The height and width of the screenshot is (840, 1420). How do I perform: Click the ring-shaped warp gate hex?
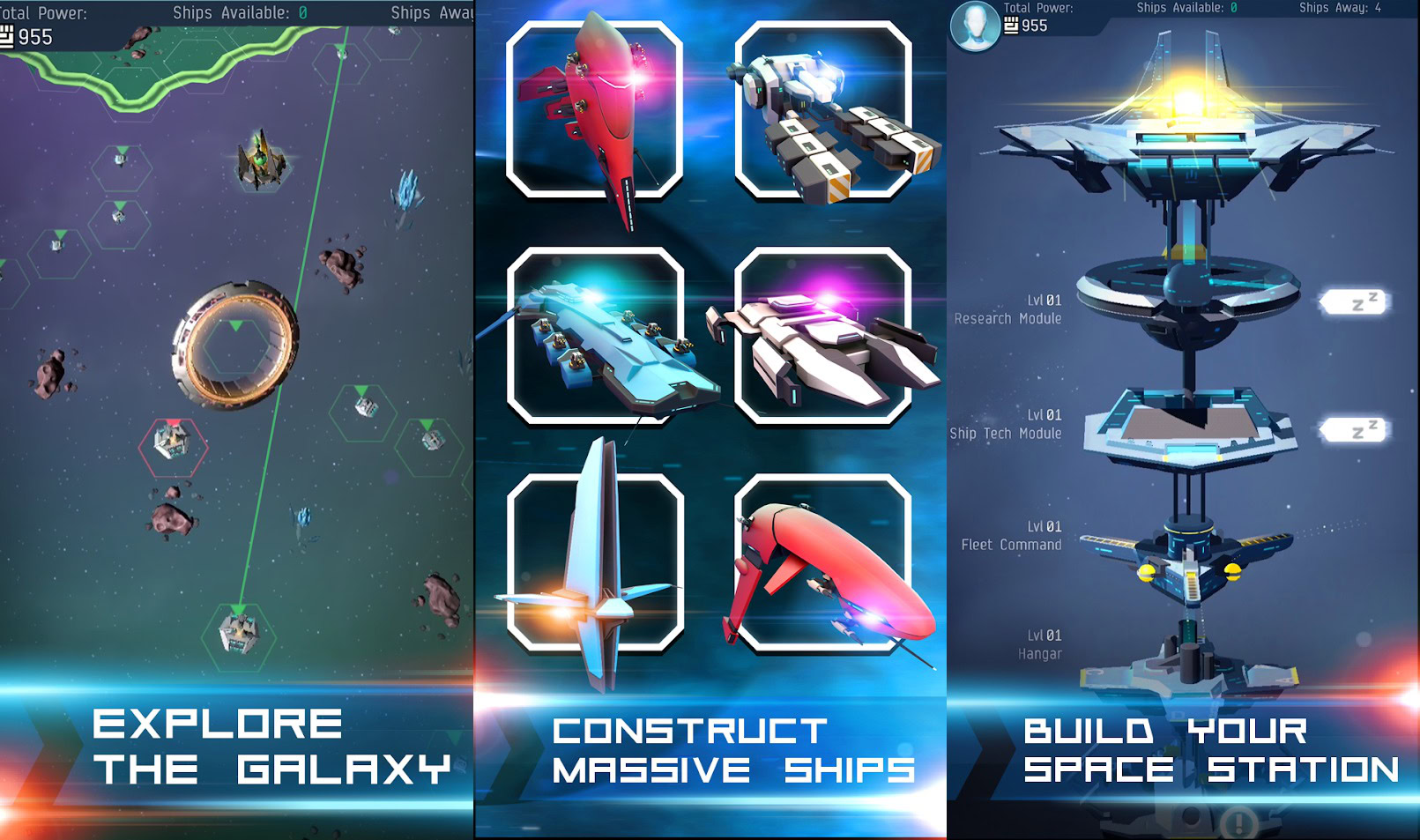coord(236,345)
